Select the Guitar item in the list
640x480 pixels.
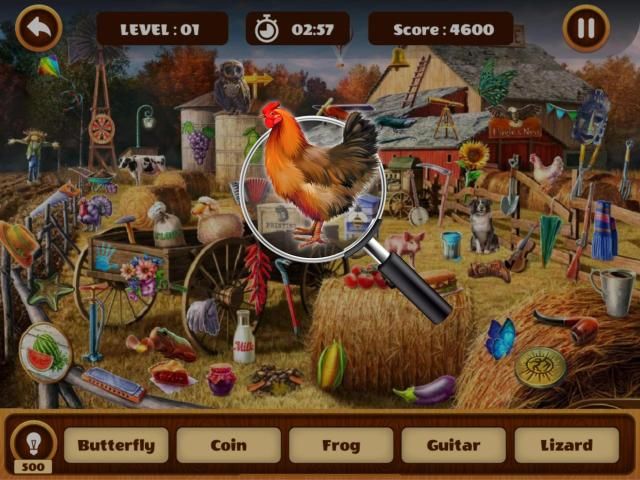pos(454,445)
